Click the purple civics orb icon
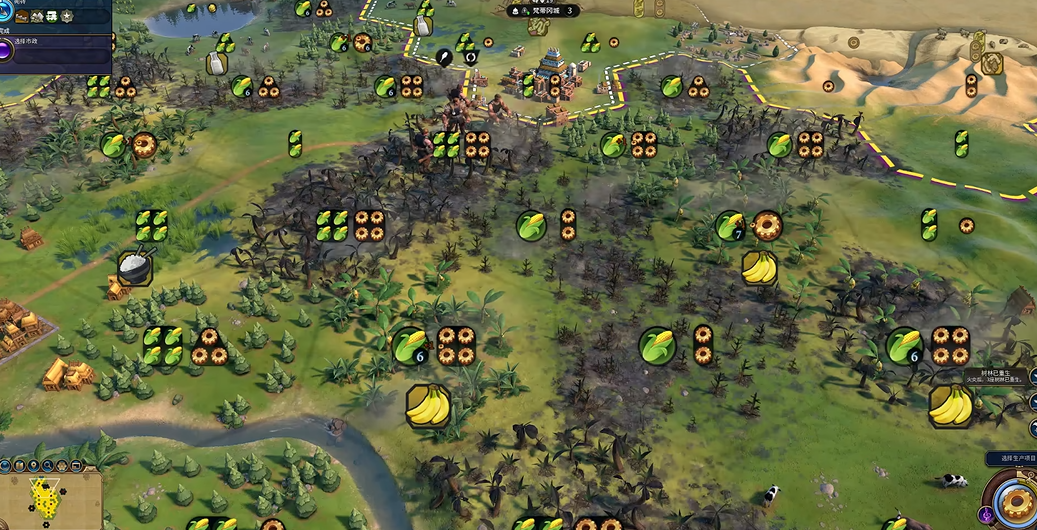 point(6,49)
